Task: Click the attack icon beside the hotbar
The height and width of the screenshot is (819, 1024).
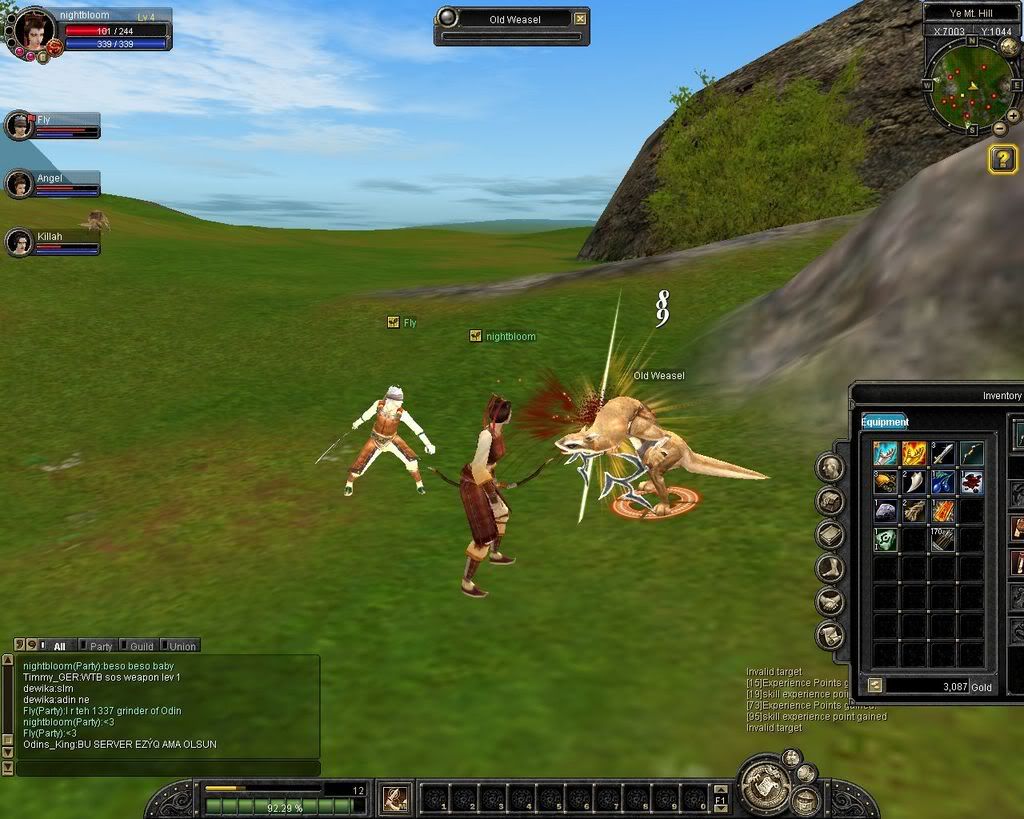Action: coord(395,798)
